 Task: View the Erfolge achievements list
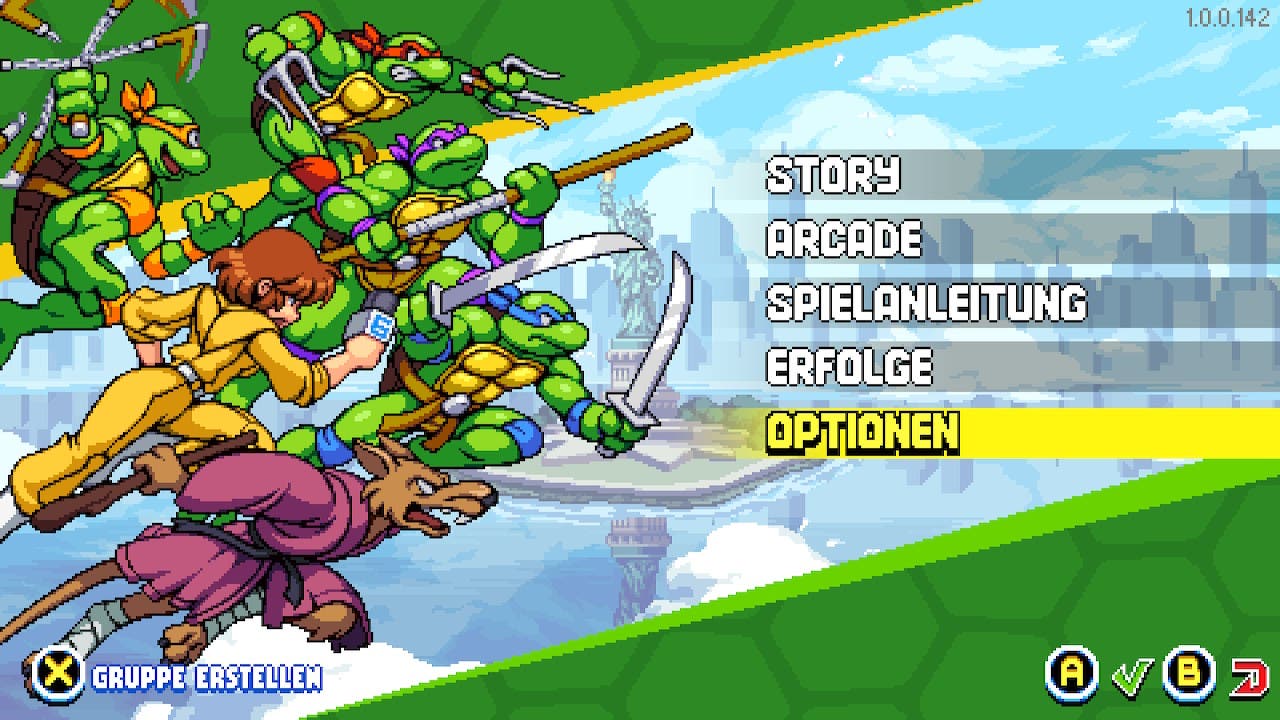click(849, 367)
